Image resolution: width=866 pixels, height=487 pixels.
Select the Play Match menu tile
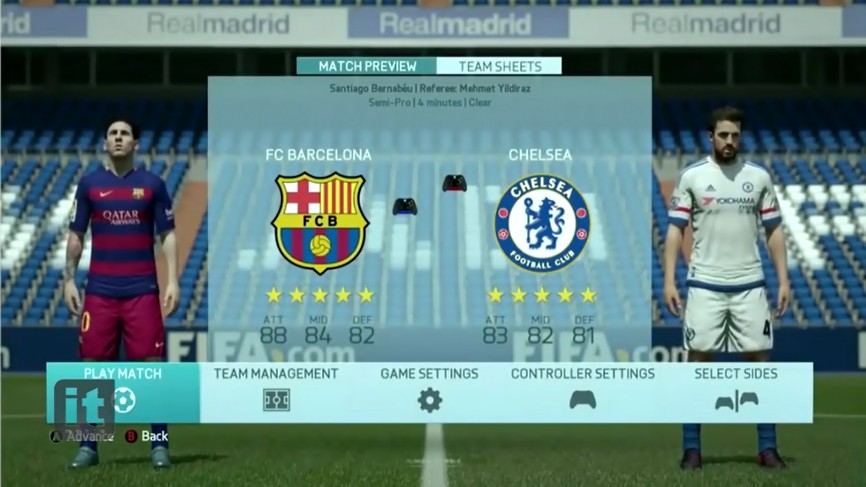tap(123, 391)
